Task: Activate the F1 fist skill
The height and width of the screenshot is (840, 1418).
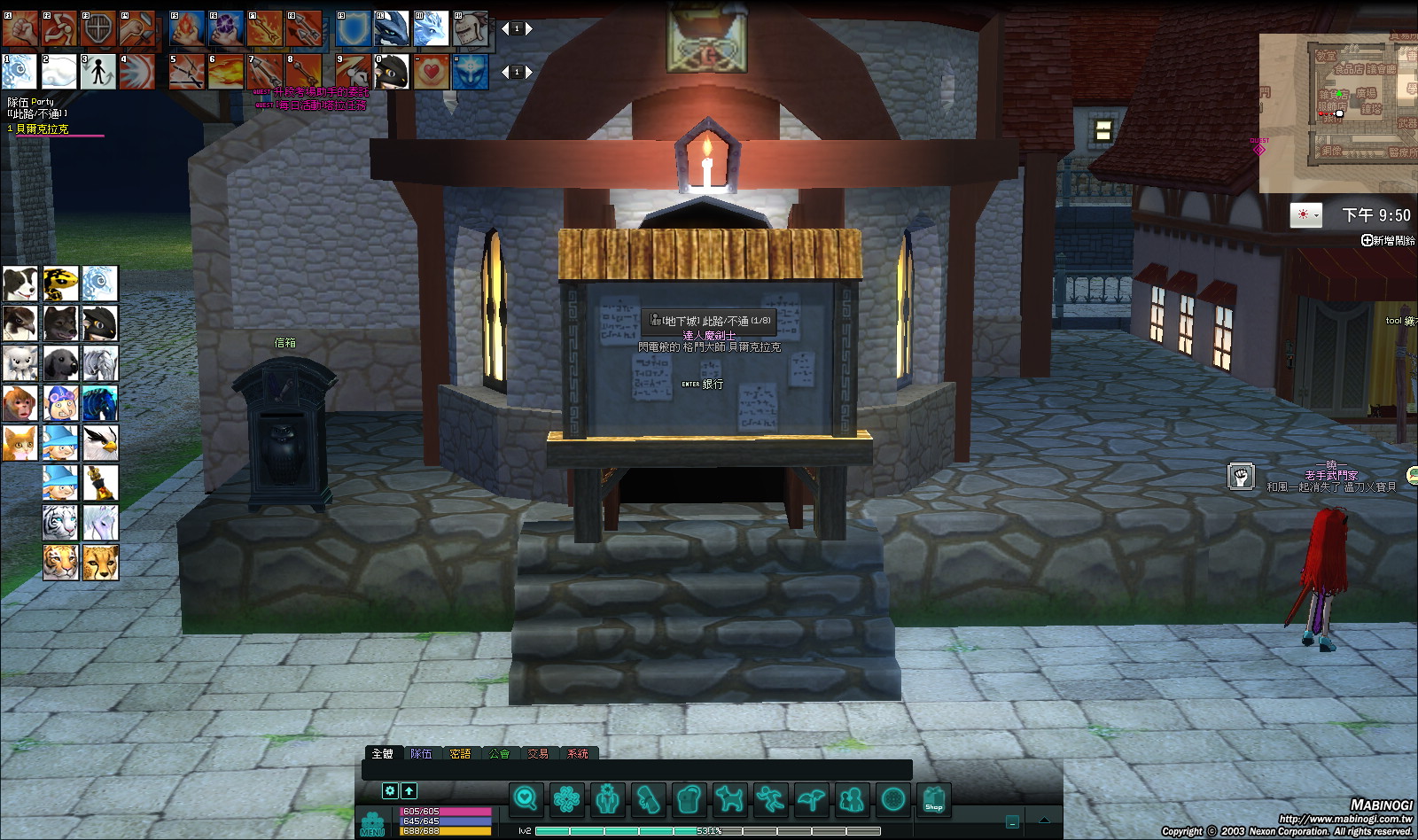Action: (x=19, y=29)
